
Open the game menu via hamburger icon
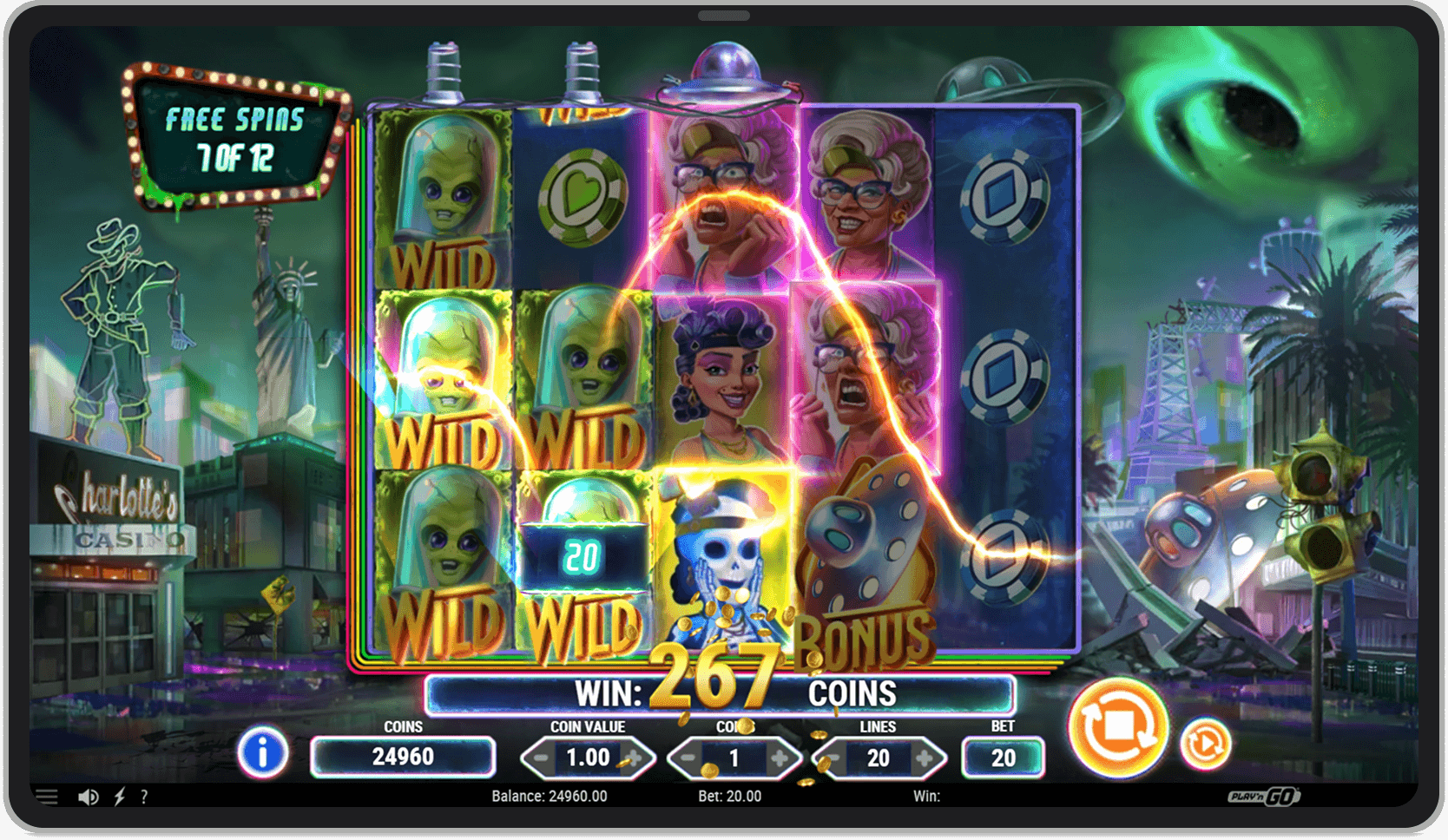click(45, 796)
